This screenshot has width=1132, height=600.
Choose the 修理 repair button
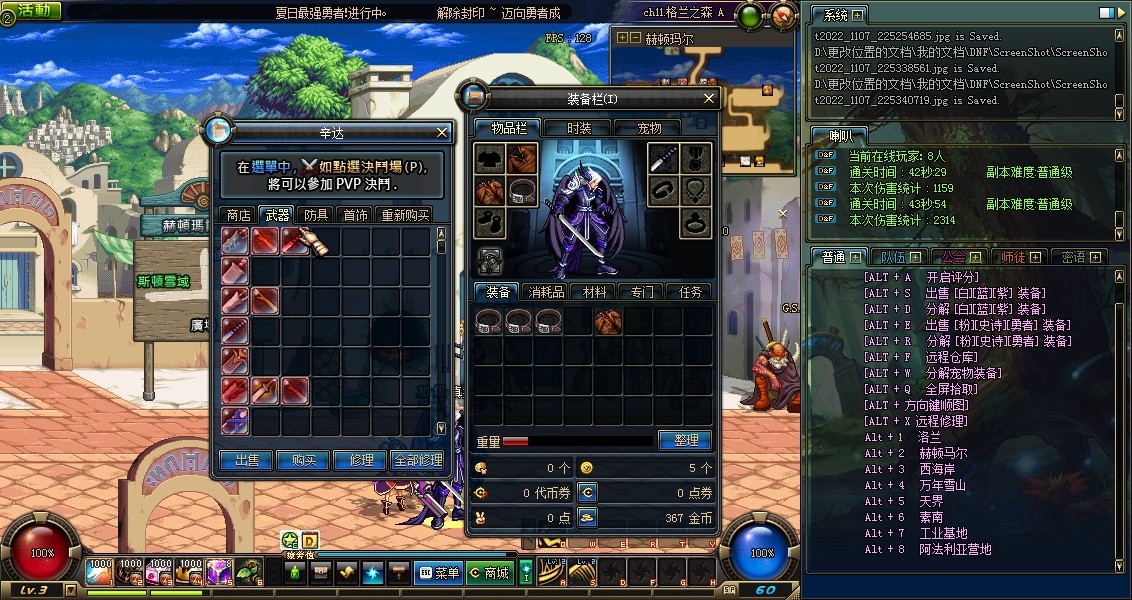[x=361, y=460]
